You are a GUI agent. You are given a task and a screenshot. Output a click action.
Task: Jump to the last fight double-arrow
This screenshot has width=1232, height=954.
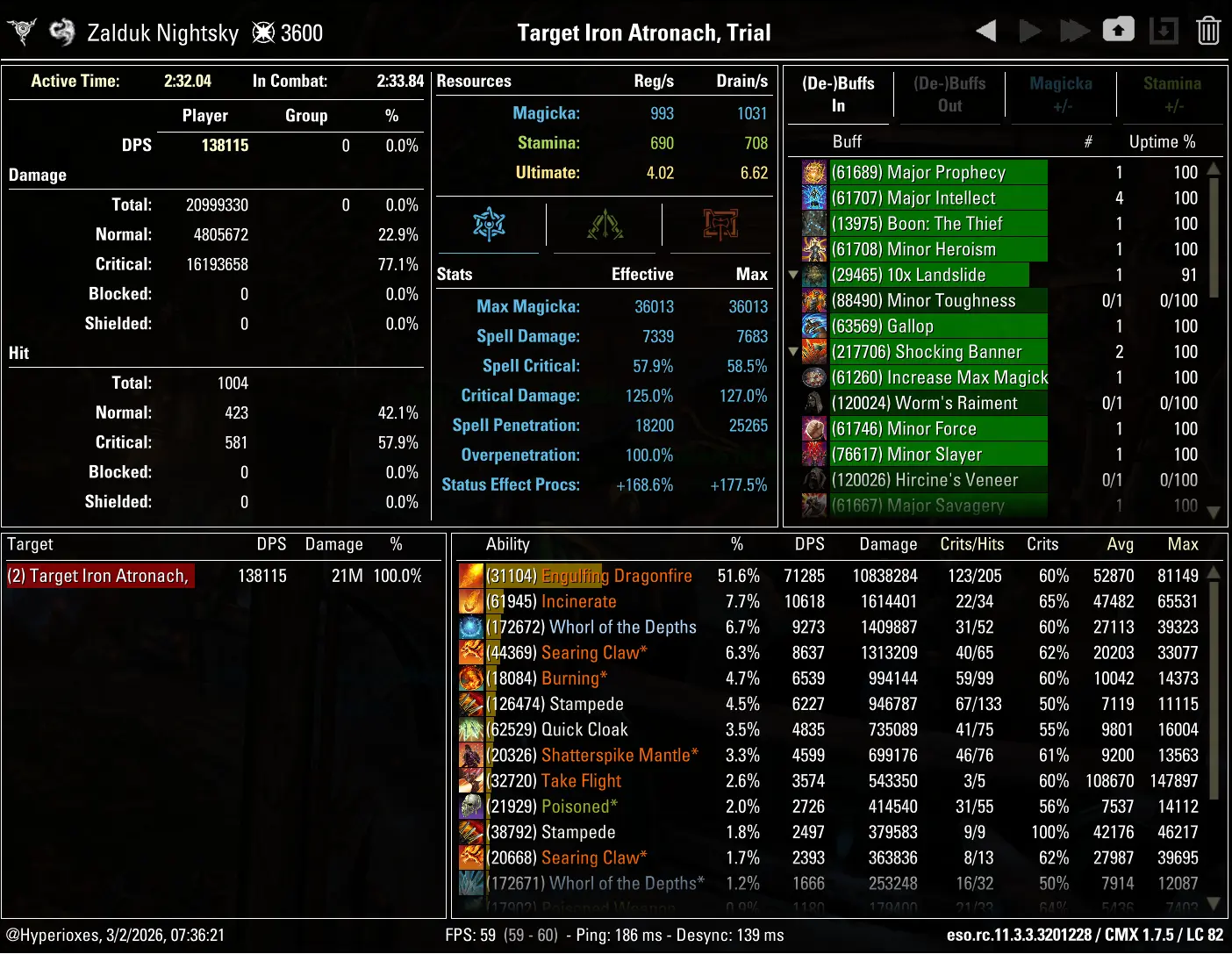click(x=1075, y=30)
